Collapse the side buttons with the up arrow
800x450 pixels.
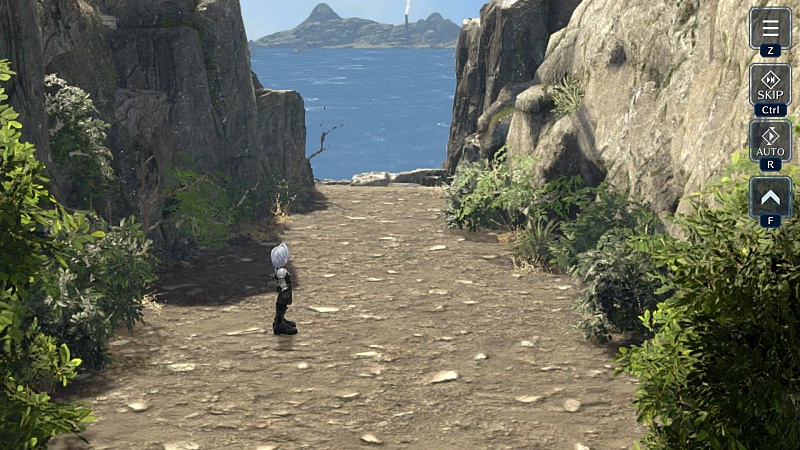tap(770, 197)
